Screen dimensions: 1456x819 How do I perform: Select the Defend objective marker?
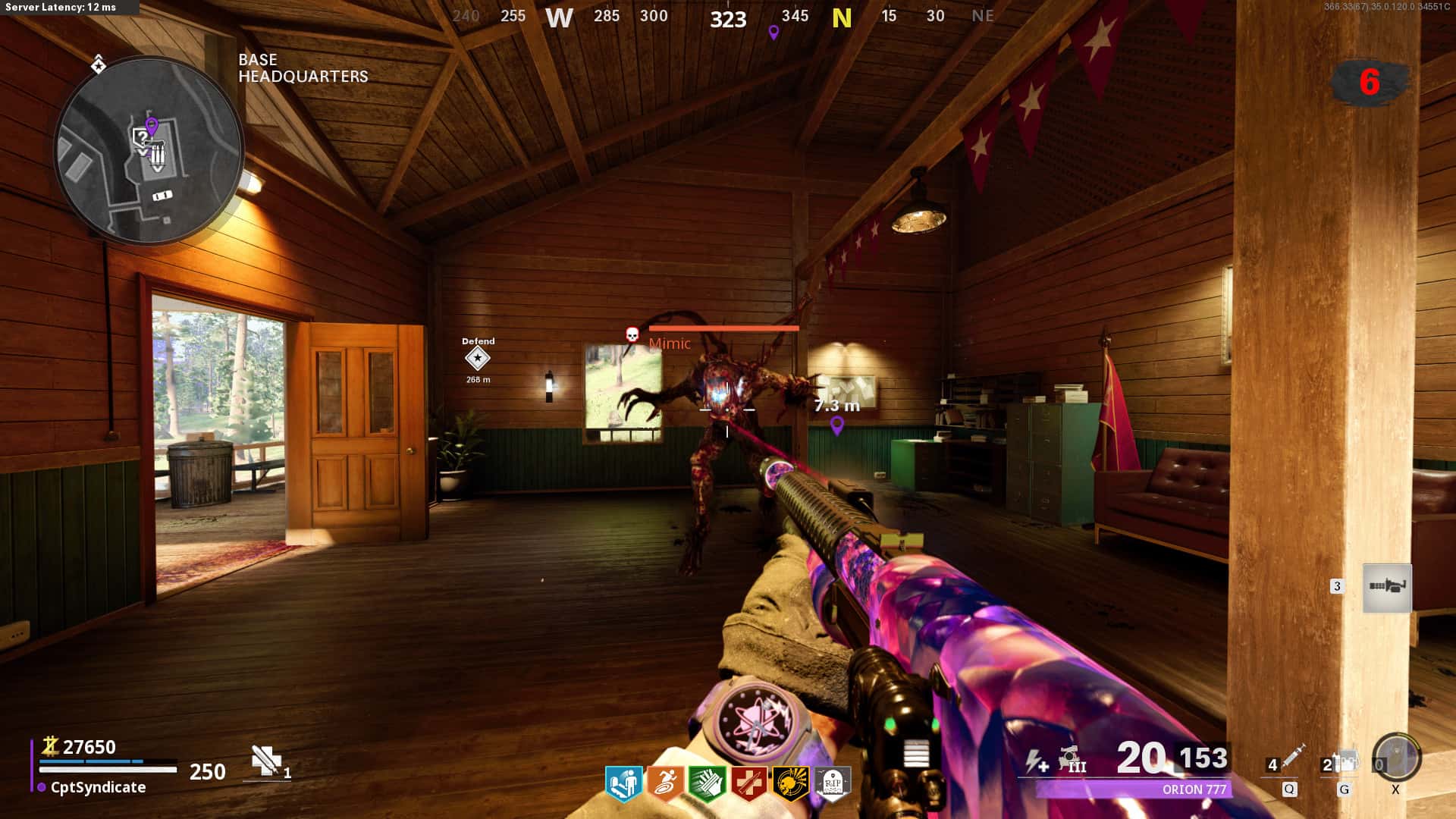tap(478, 358)
